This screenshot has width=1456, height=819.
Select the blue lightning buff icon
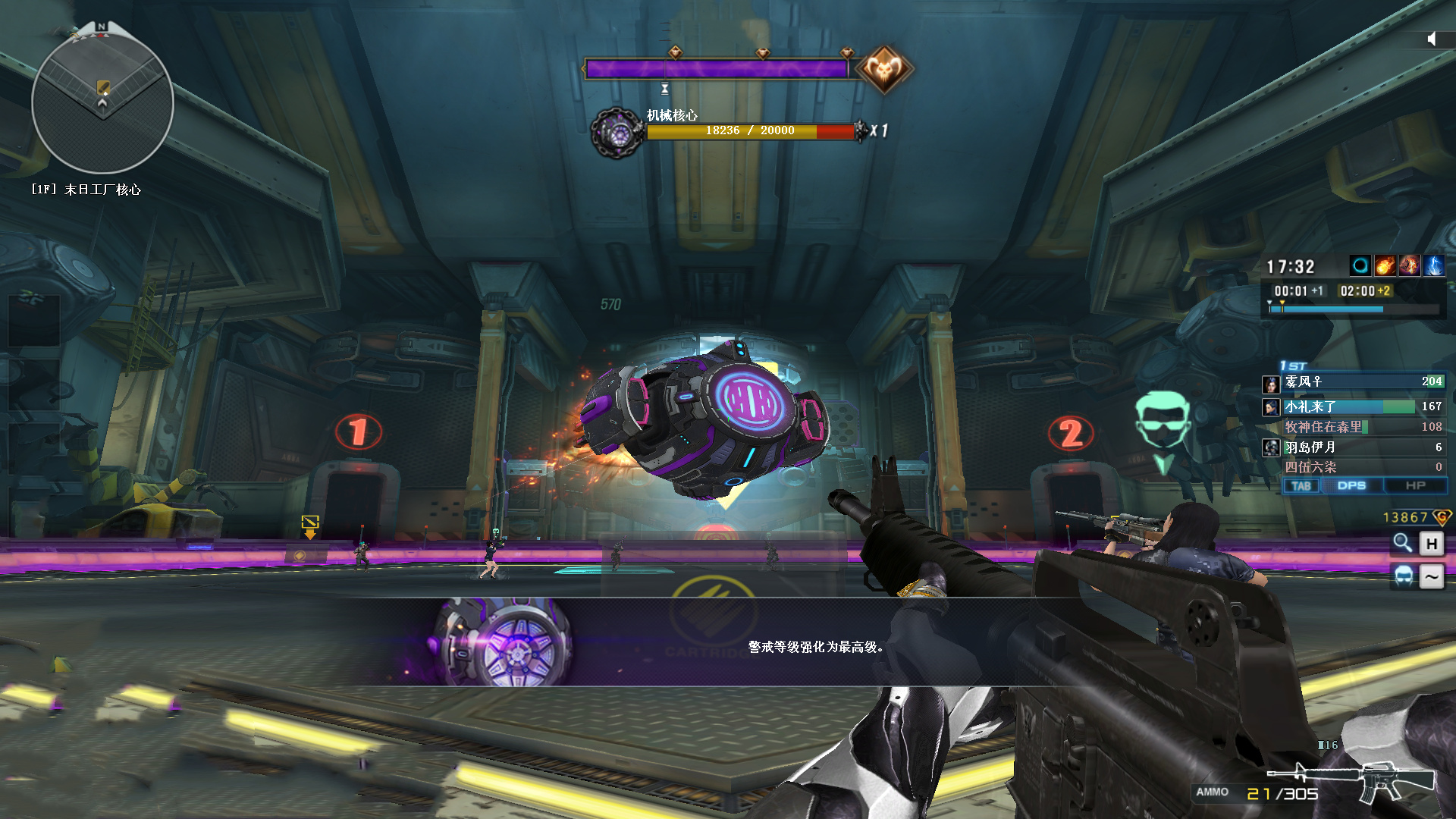1433,265
